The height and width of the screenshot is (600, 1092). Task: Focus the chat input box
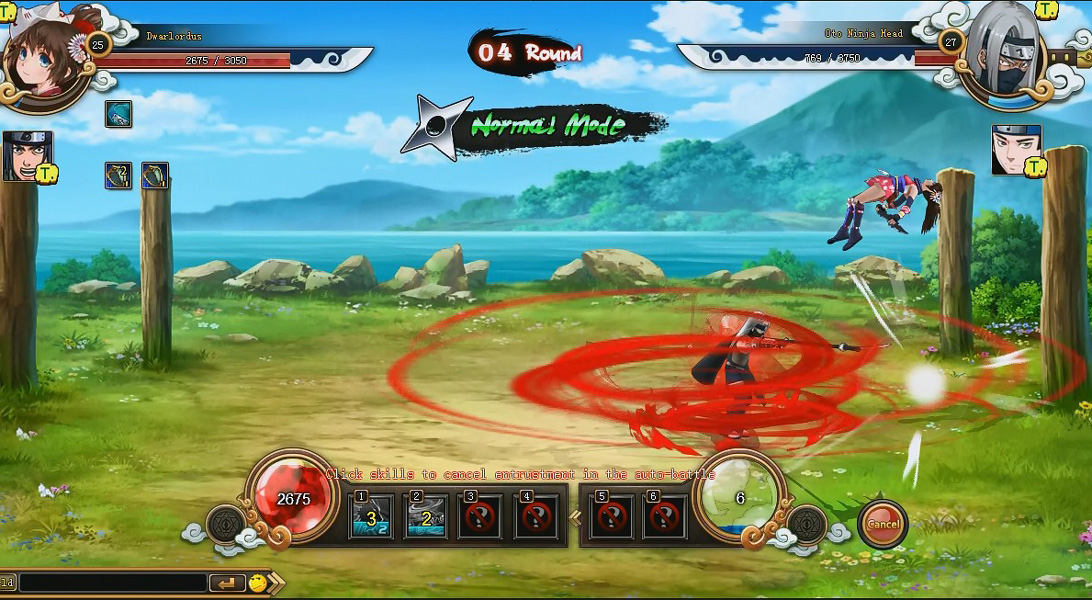(112, 583)
